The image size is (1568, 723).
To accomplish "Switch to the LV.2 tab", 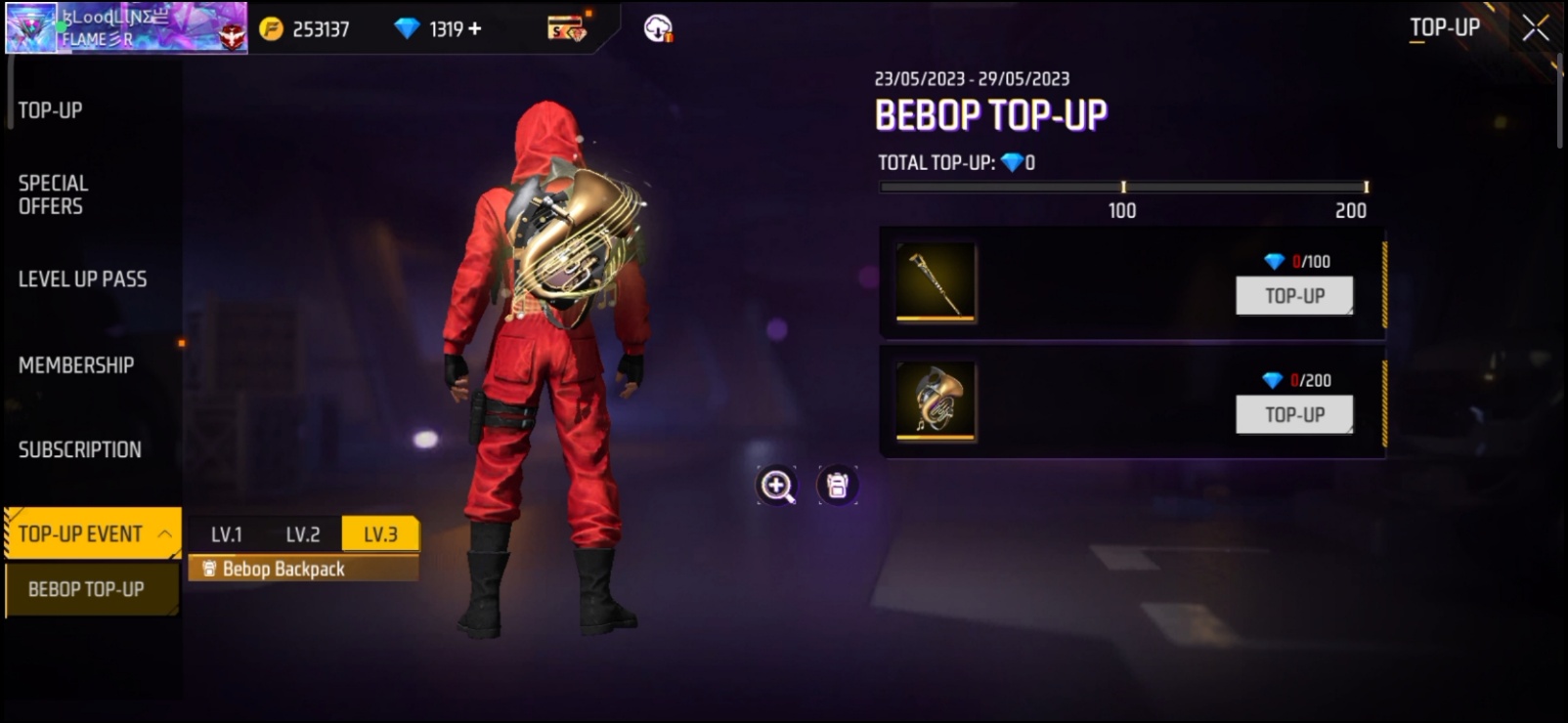I will [x=303, y=534].
